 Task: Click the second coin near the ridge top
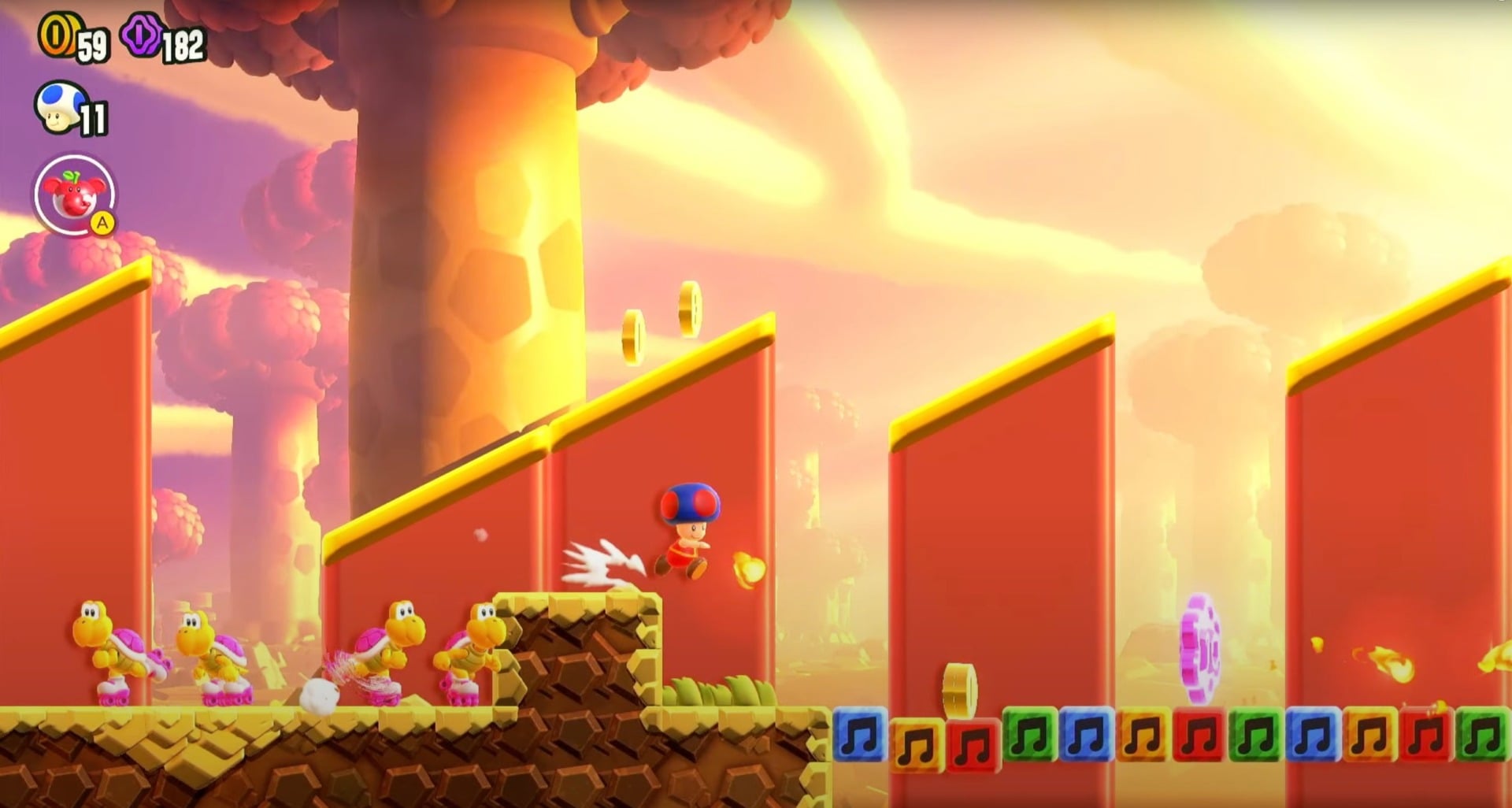point(689,307)
